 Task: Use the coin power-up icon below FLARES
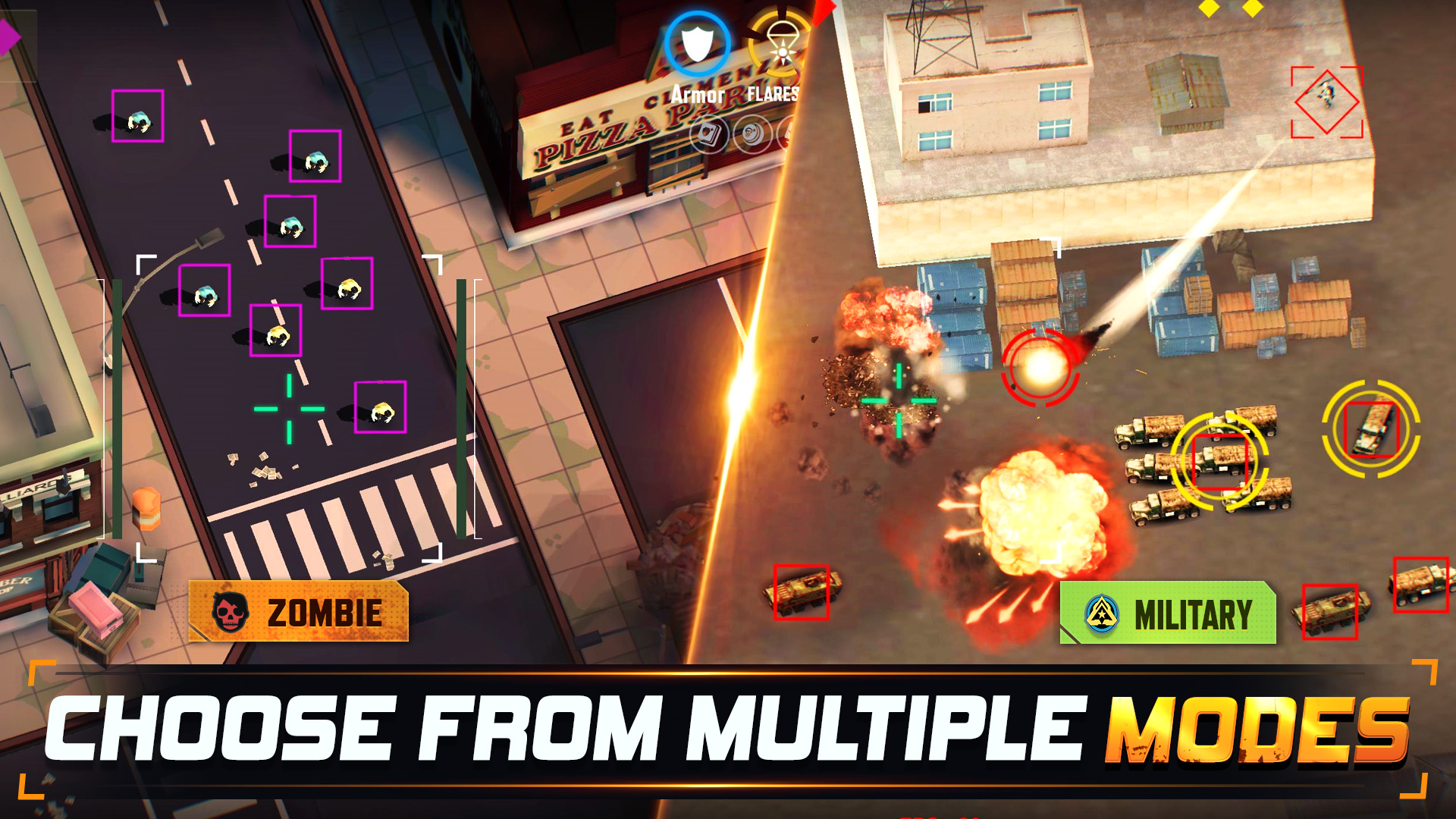click(x=752, y=135)
